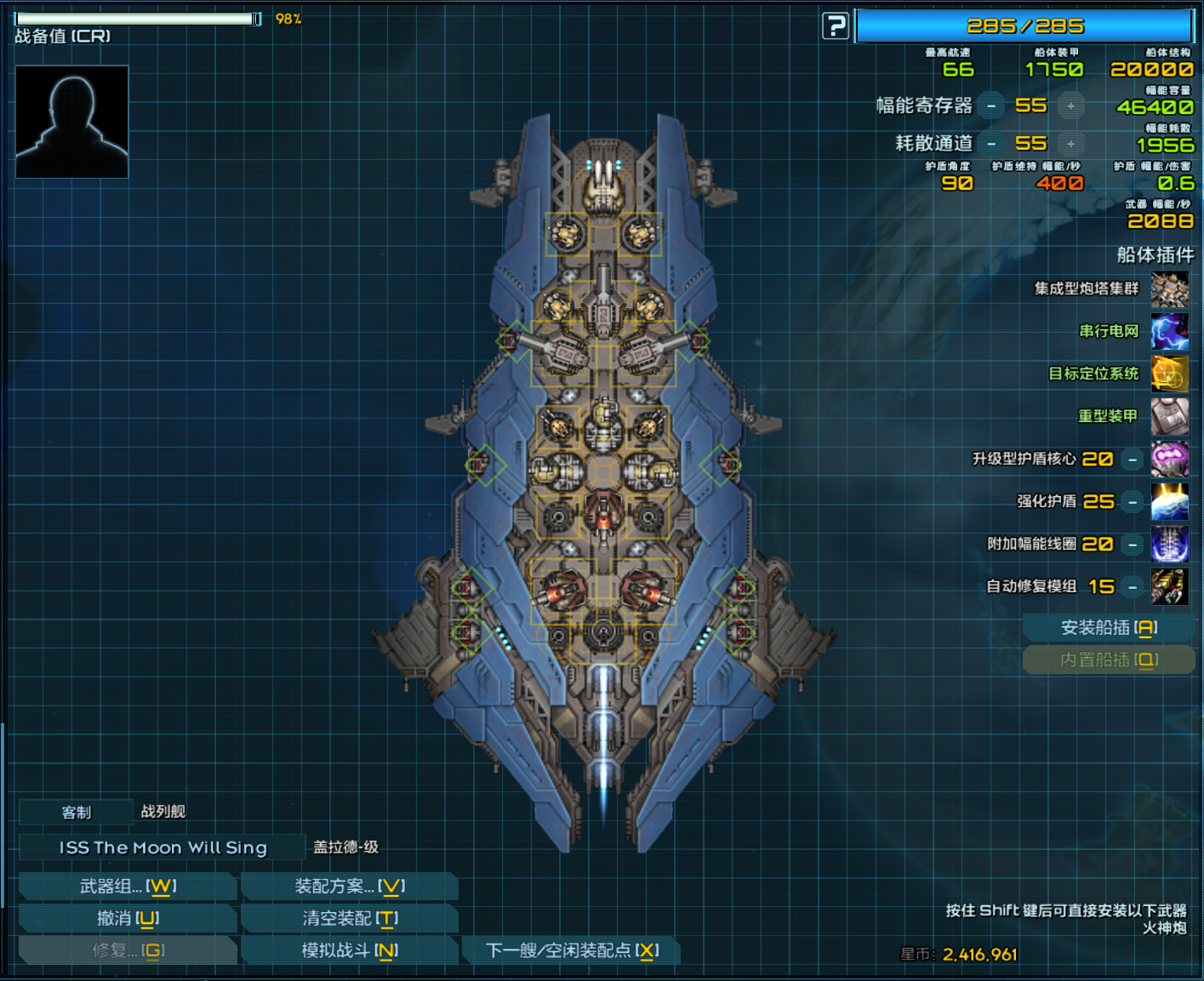Image resolution: width=1204 pixels, height=981 pixels.
Task: Remove 升级型护盾核心 with its minus control
Action: 1132,459
